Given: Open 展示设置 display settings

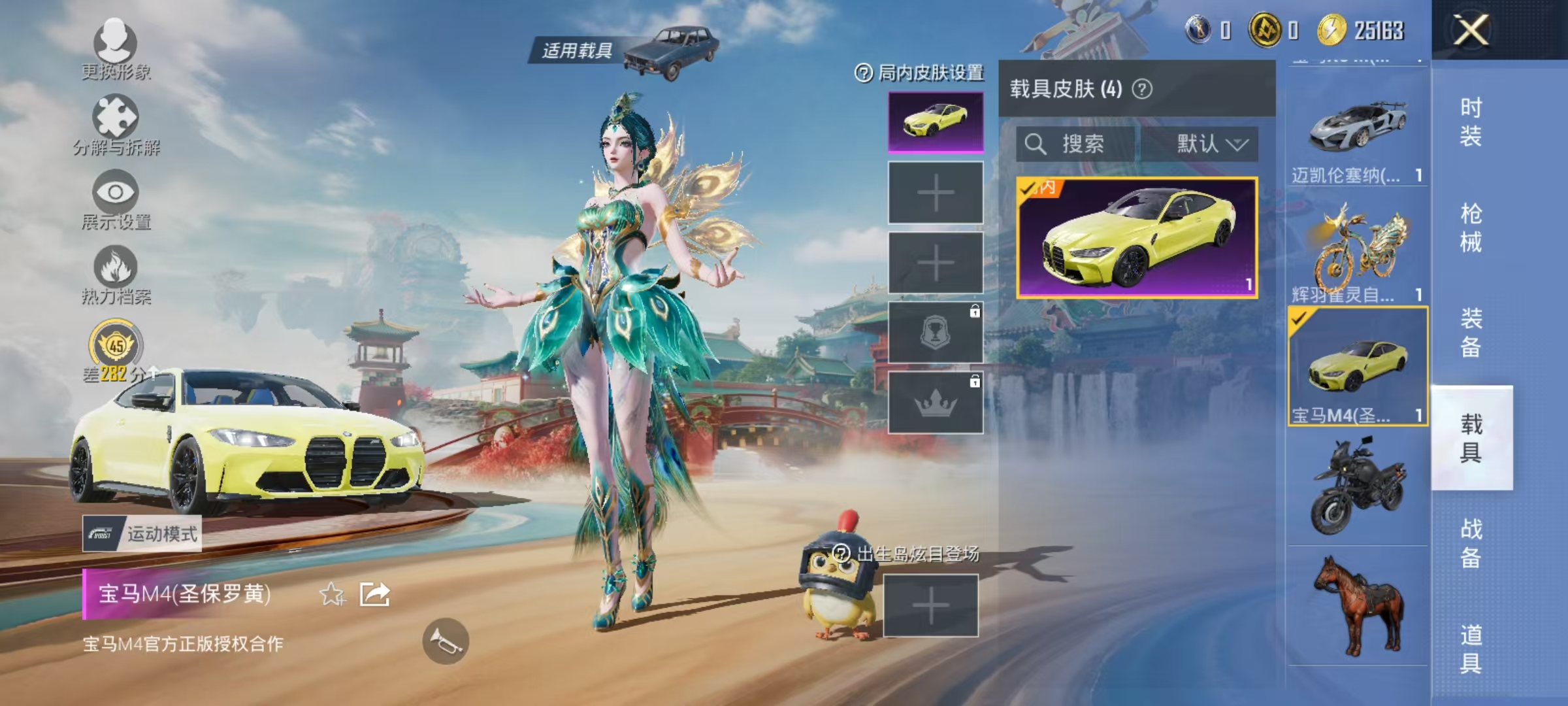Looking at the screenshot, I should [116, 196].
